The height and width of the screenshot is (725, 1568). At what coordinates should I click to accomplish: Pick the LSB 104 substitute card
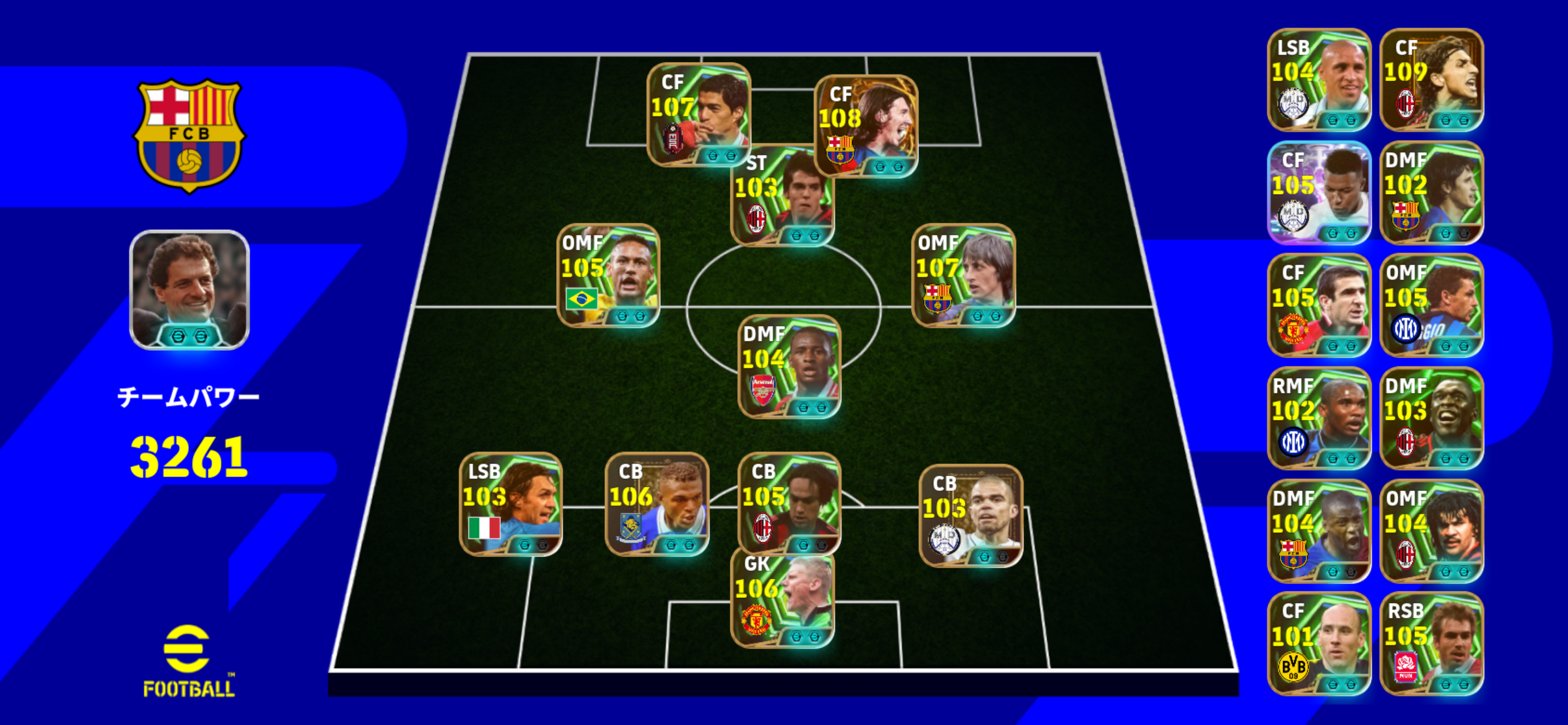tap(1319, 80)
